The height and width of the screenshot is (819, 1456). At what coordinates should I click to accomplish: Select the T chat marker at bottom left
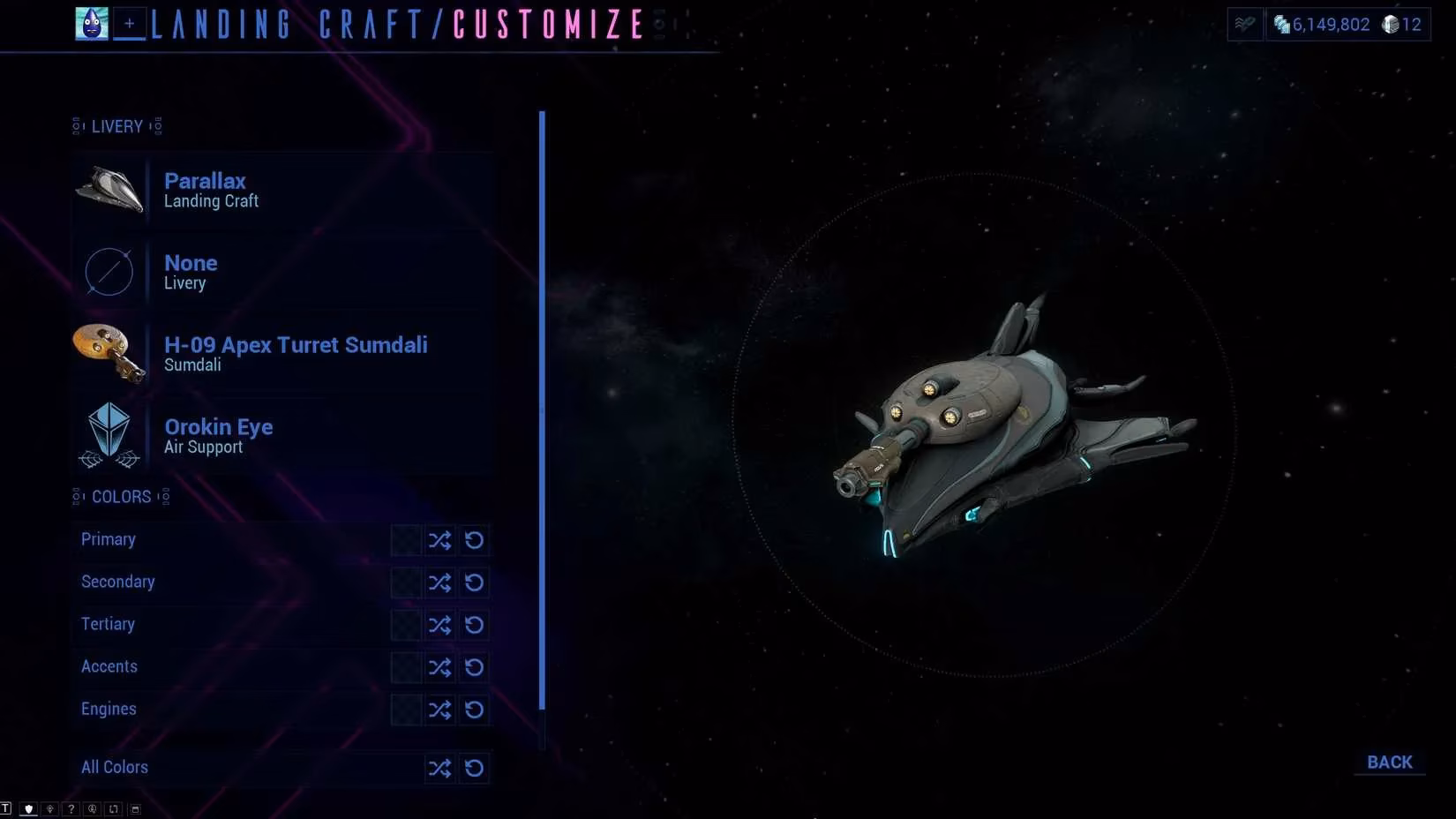point(7,808)
